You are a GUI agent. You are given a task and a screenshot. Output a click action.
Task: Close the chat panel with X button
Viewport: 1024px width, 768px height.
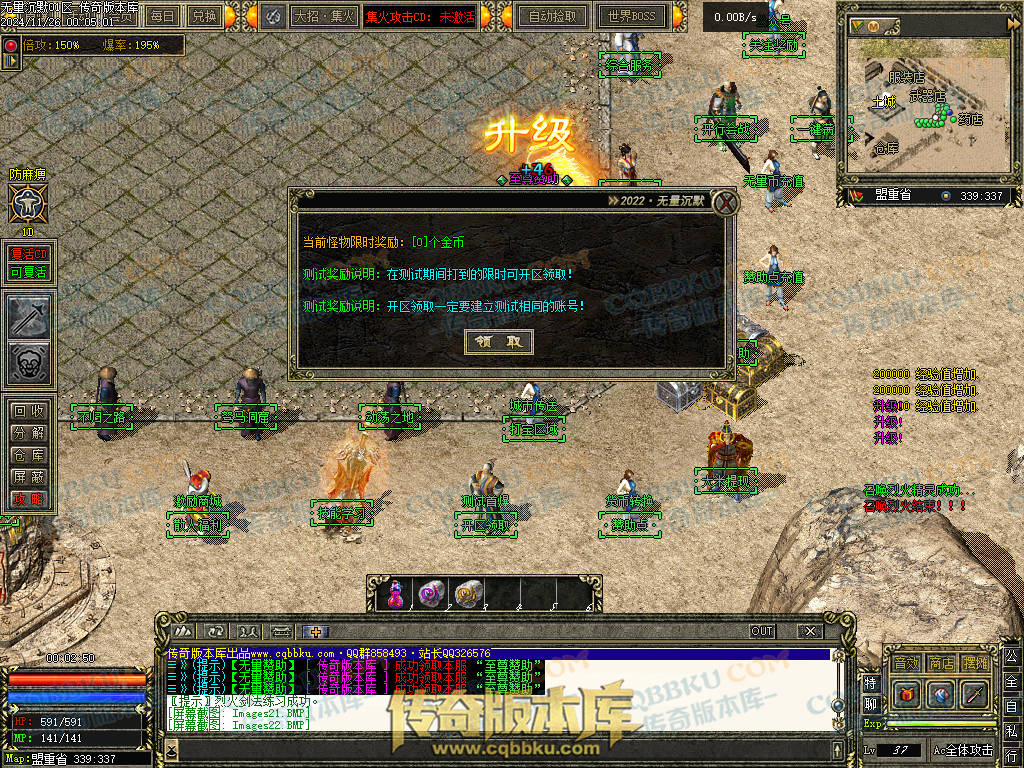pyautogui.click(x=809, y=631)
